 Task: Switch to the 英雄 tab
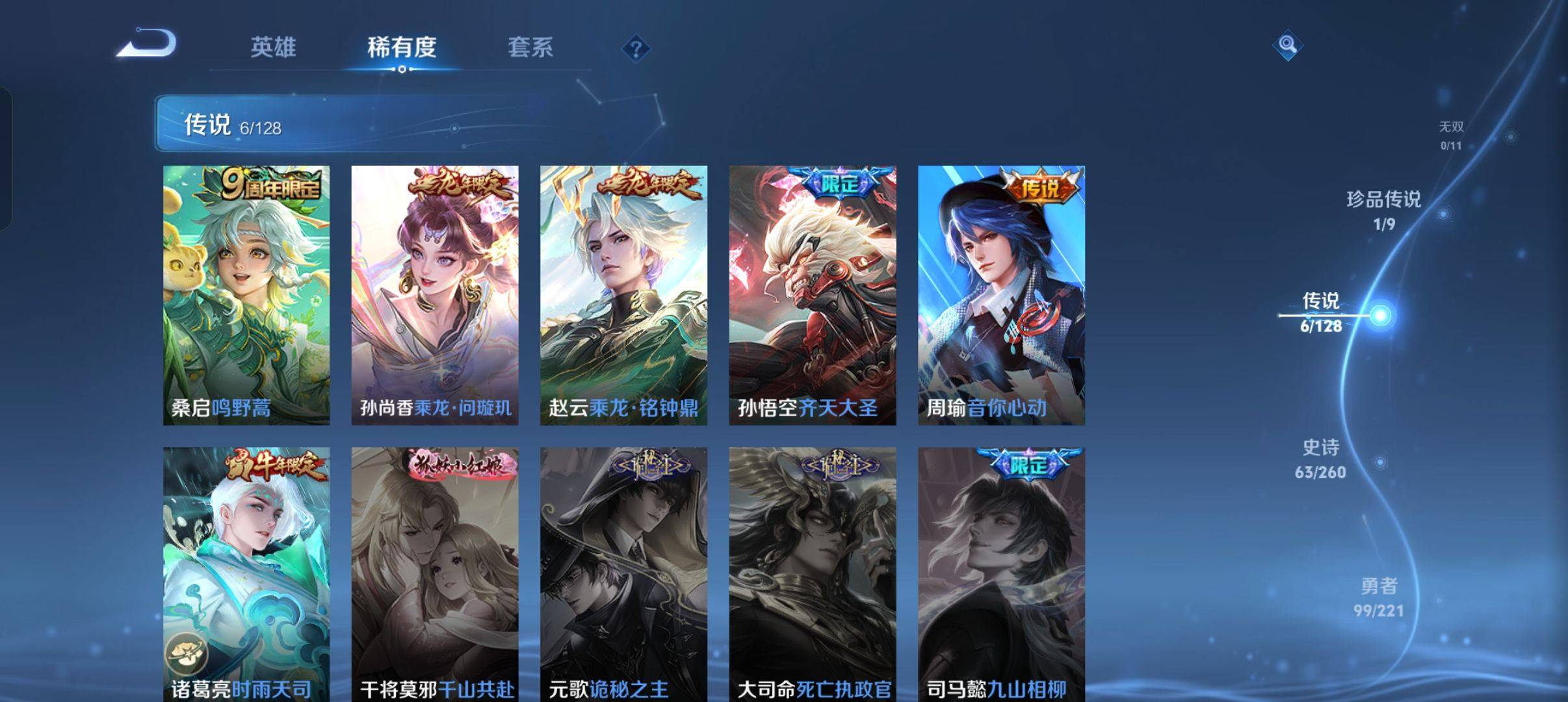[x=277, y=47]
